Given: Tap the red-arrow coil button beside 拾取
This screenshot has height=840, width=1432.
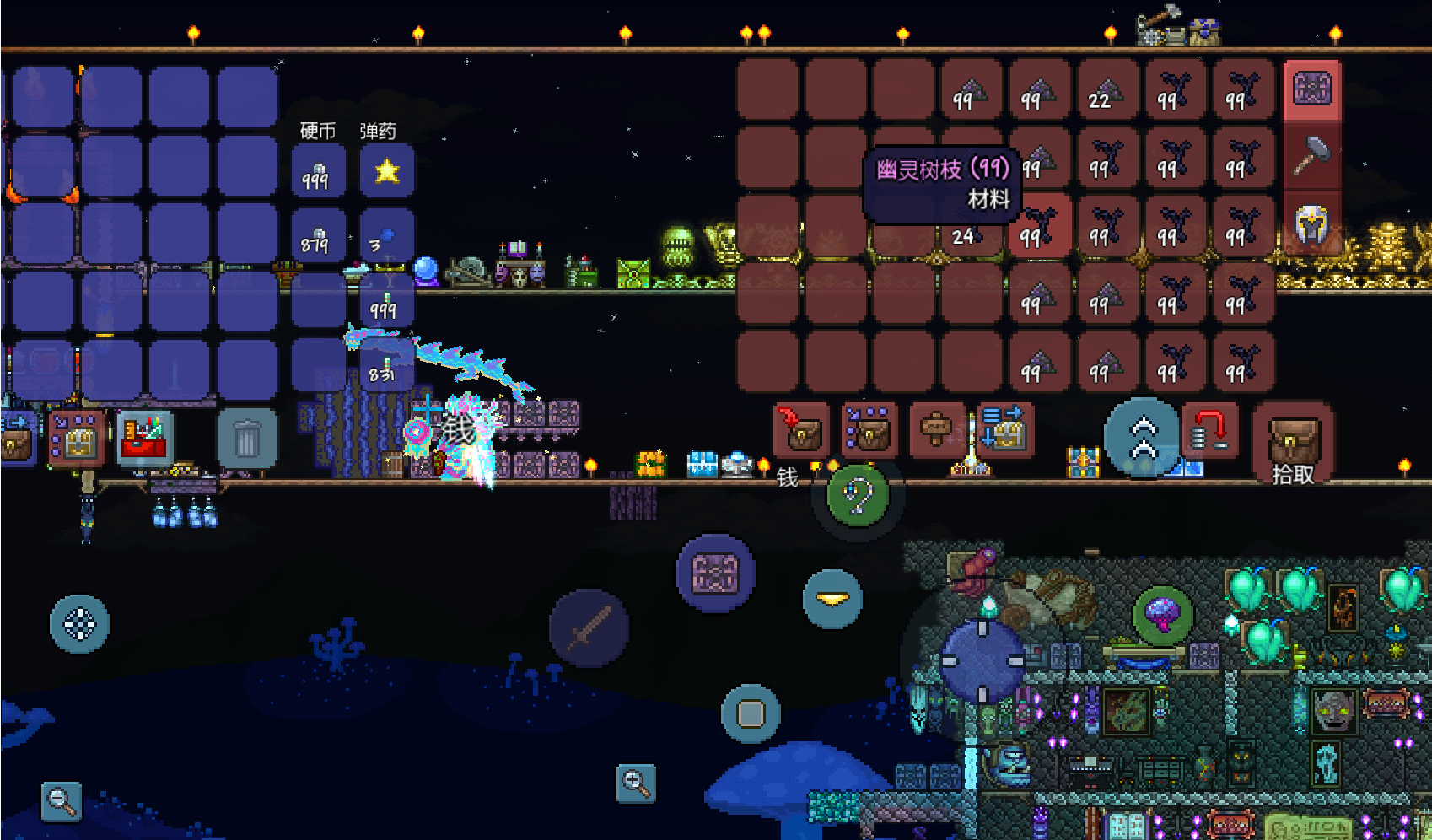Looking at the screenshot, I should point(1209,432).
